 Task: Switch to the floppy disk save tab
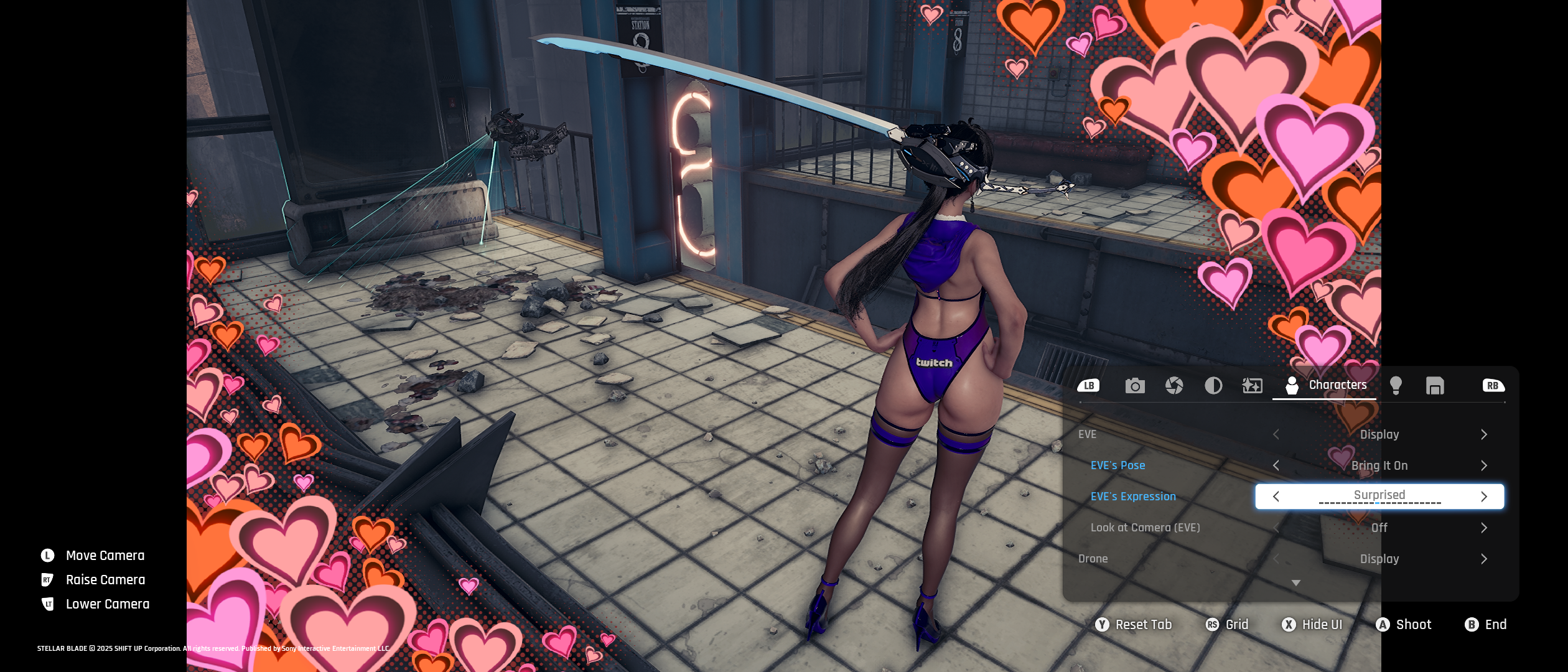(1435, 386)
